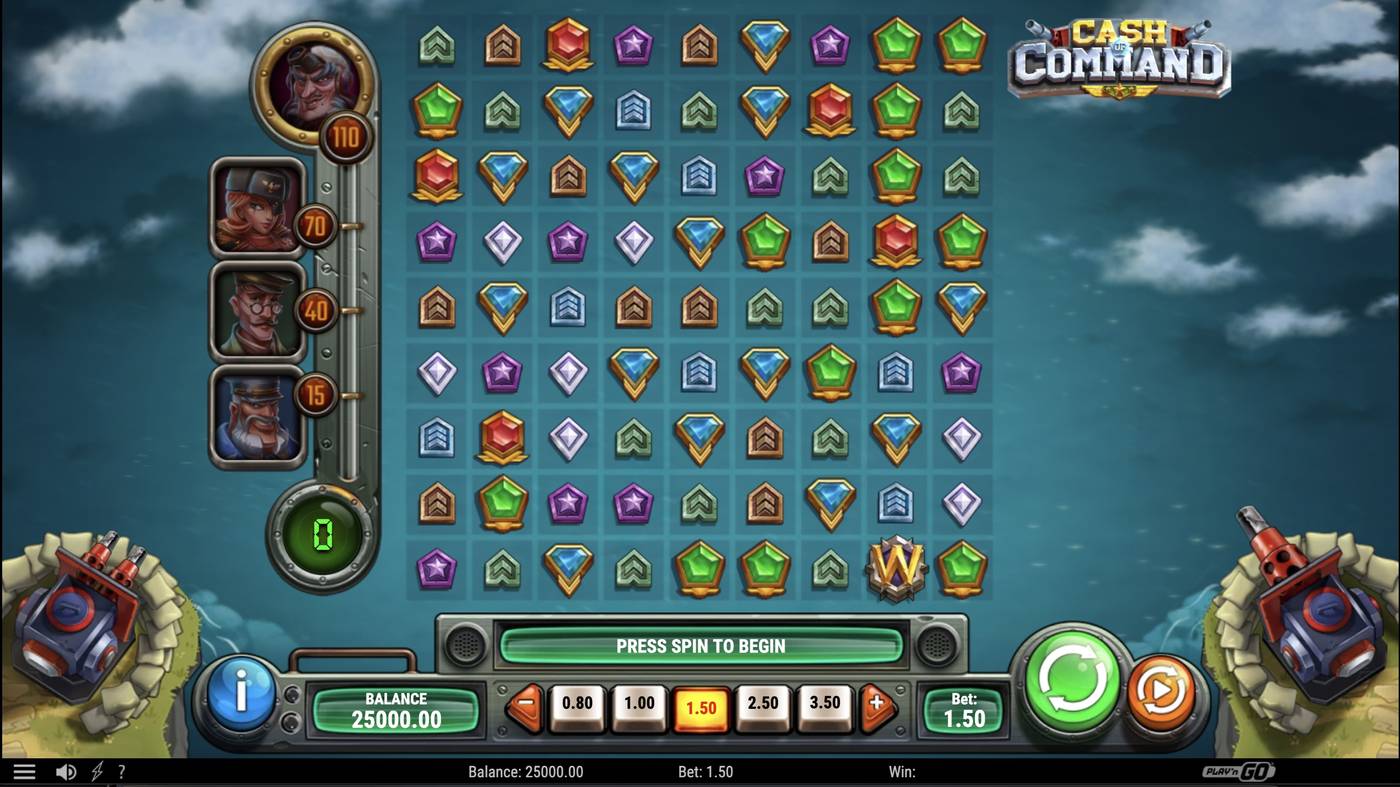Open the Autoplay control

click(1160, 688)
